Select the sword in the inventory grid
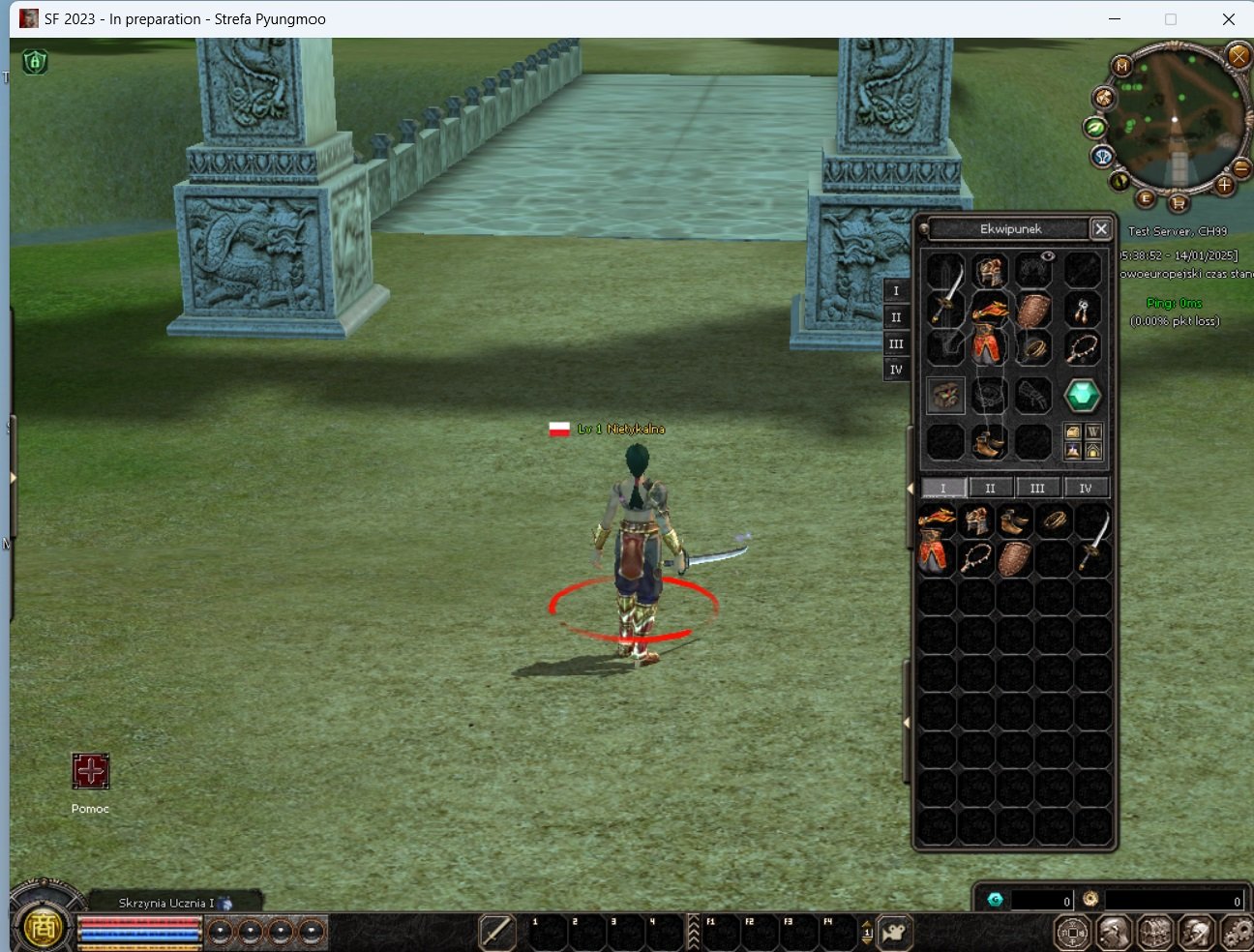 [1093, 539]
